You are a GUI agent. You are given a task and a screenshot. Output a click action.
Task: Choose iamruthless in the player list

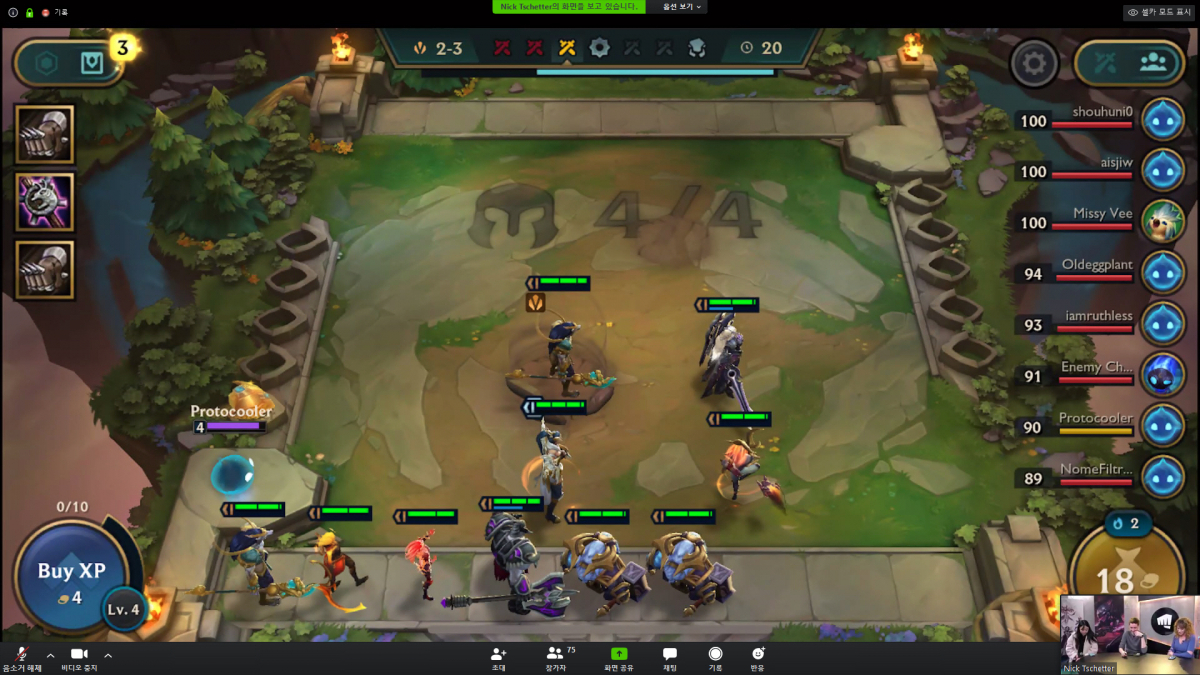coord(1163,324)
